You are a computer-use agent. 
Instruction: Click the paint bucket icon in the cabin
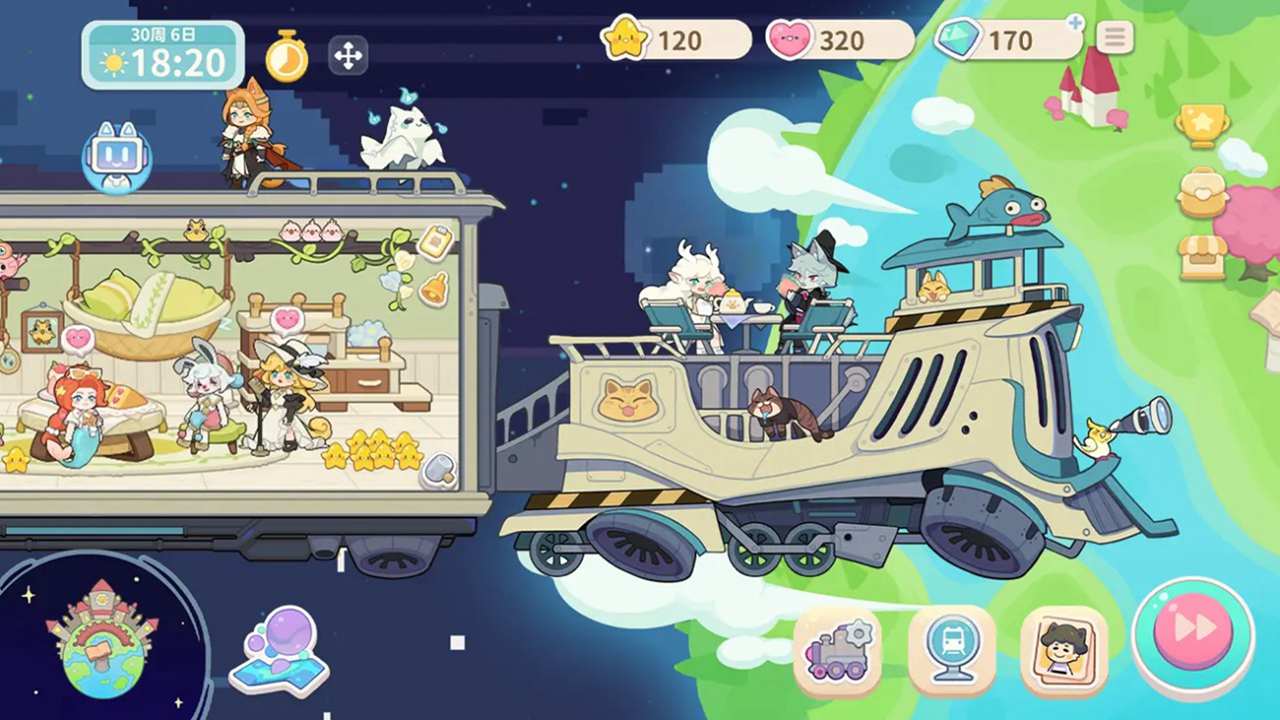pyautogui.click(x=438, y=470)
